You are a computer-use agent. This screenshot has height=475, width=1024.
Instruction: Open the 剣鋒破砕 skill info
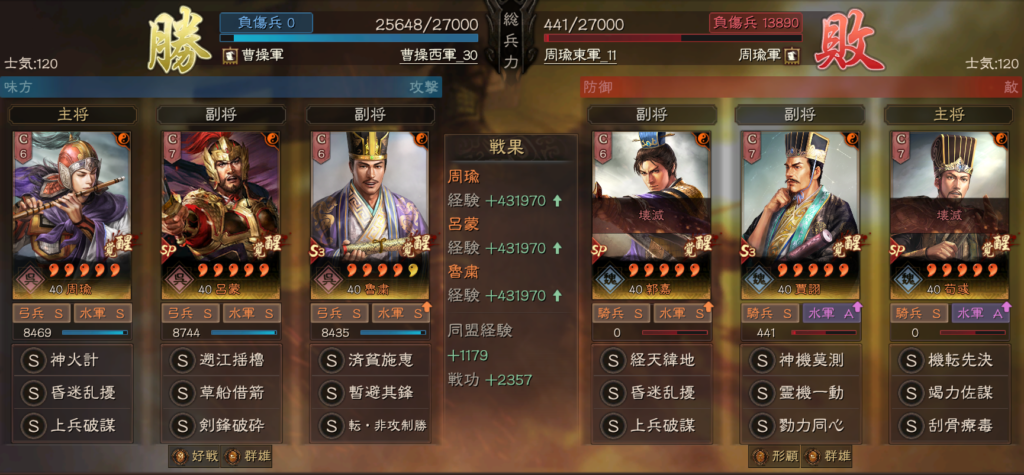[220, 425]
